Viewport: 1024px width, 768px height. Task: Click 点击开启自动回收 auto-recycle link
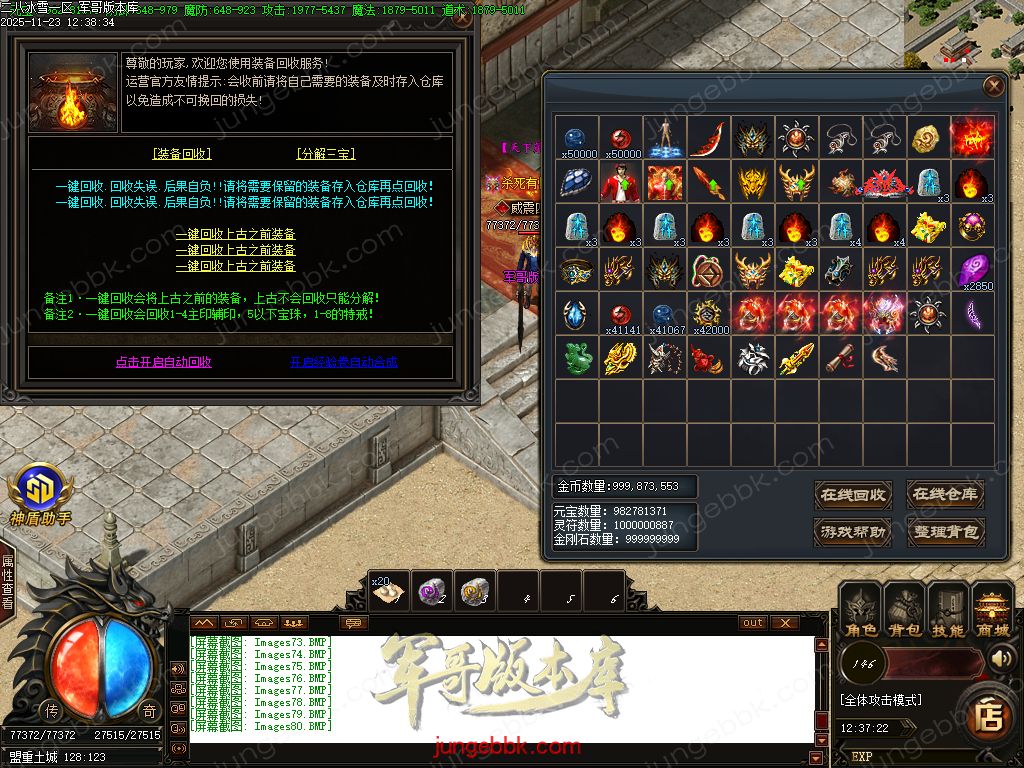click(163, 362)
